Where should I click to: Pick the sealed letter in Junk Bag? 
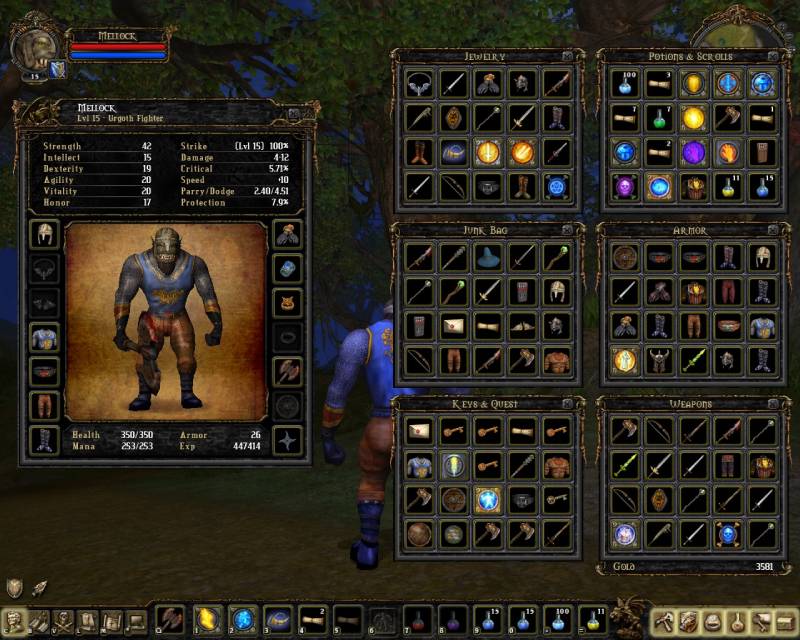click(x=453, y=325)
